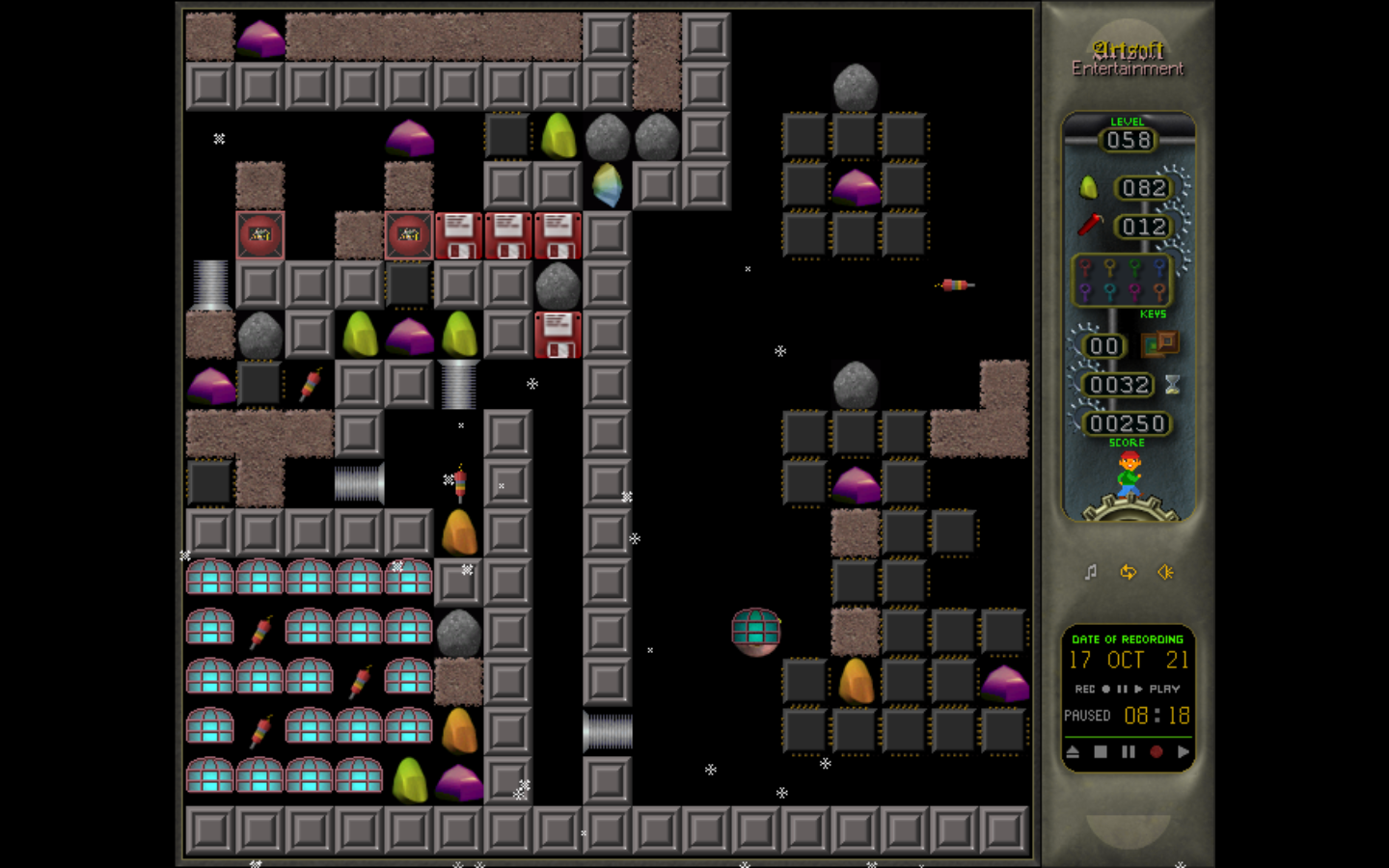1389x868 pixels.
Task: Click the hourglass icon beside the time display
Action: click(1171, 384)
